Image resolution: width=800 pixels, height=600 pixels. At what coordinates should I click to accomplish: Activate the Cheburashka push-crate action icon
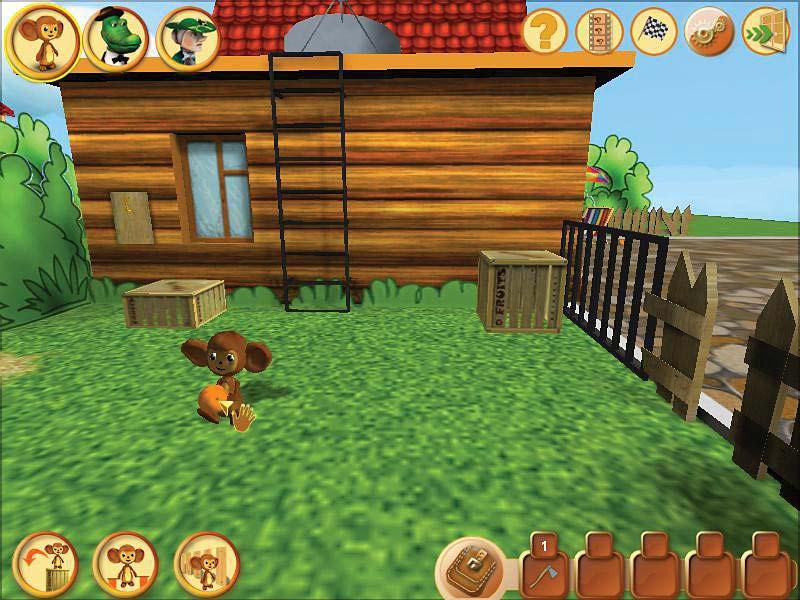[206, 566]
